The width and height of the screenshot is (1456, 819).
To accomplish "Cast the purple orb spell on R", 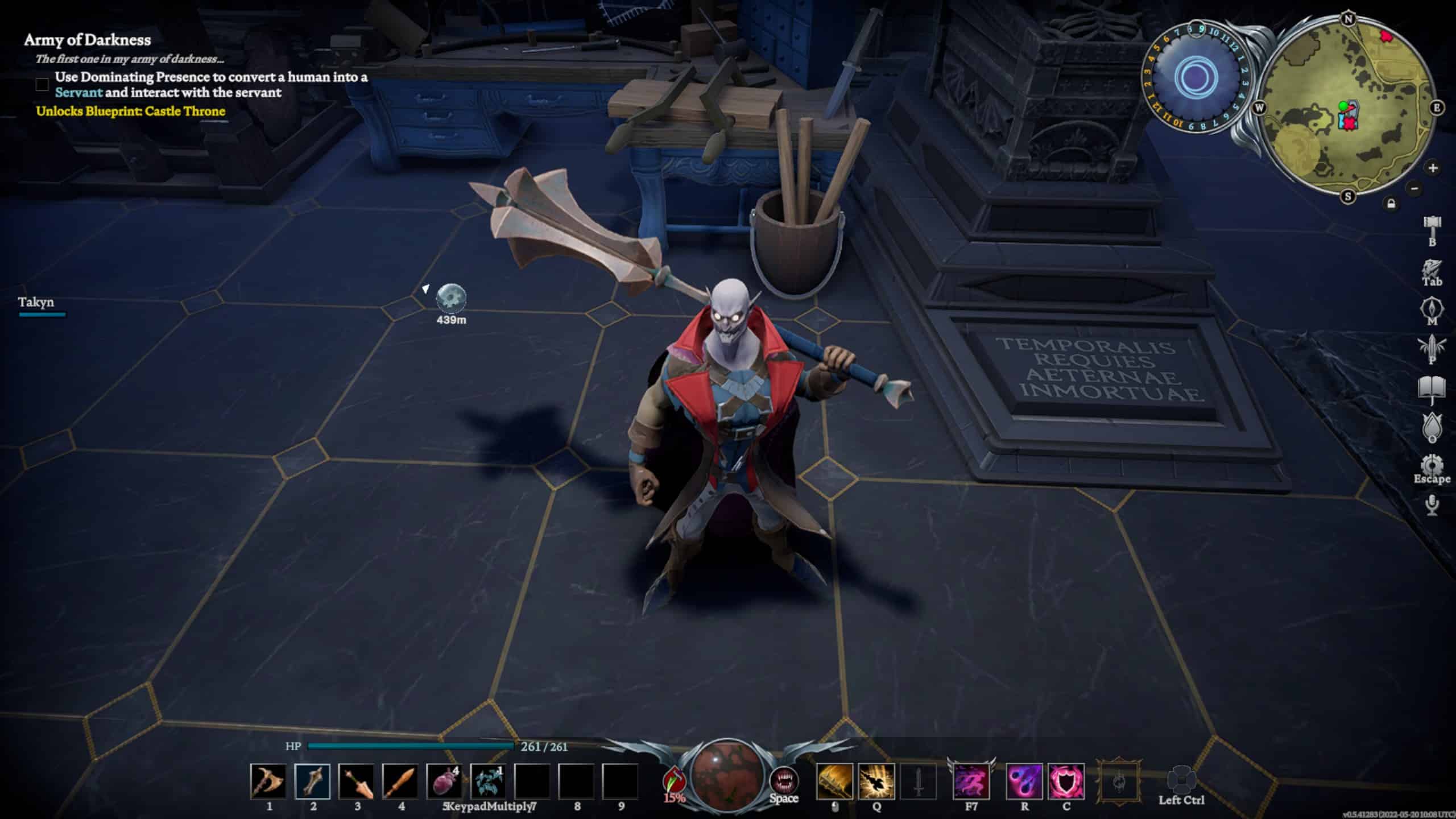I will coord(1024,781).
